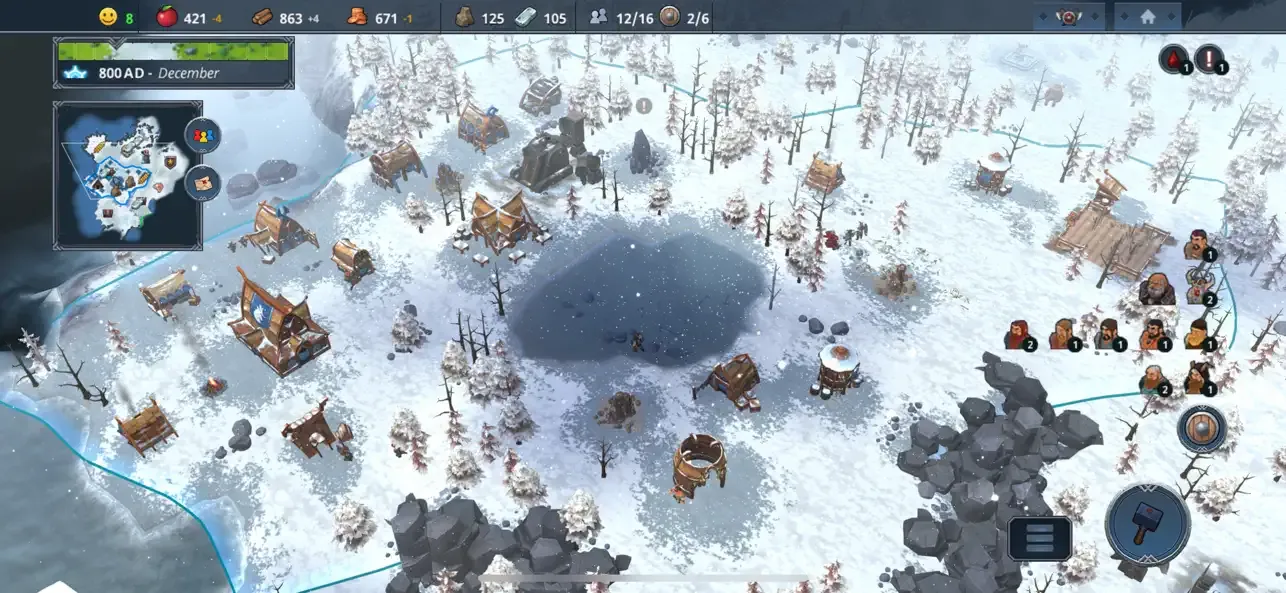Select the red blood drop alert
This screenshot has width=1286, height=593.
[x=1172, y=59]
